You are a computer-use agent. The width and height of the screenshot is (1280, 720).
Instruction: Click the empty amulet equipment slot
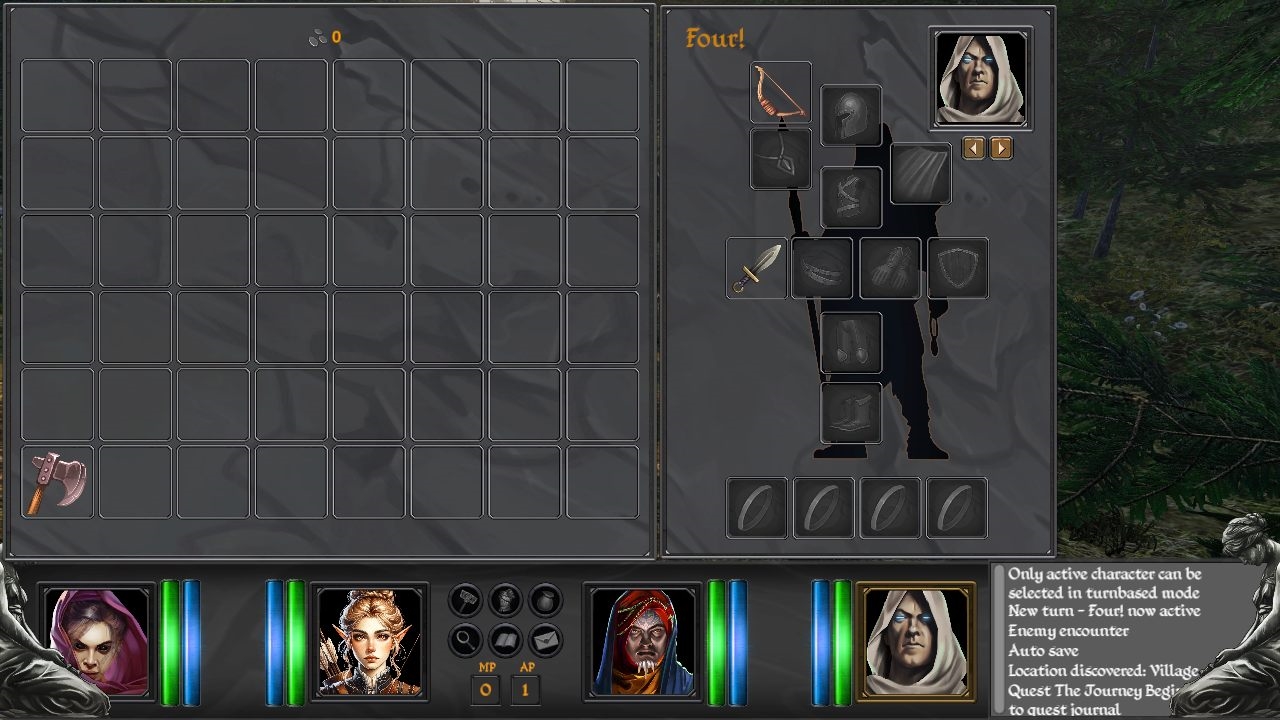pos(780,158)
